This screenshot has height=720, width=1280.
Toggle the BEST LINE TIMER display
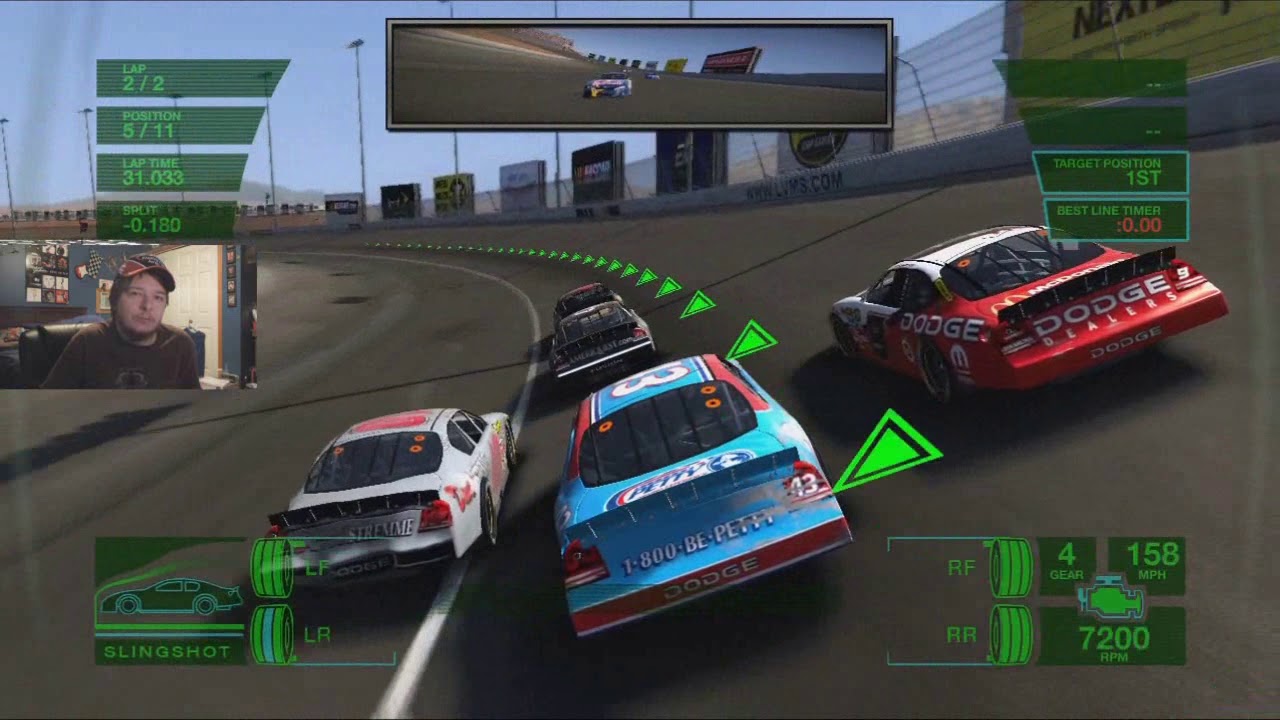tap(1114, 218)
